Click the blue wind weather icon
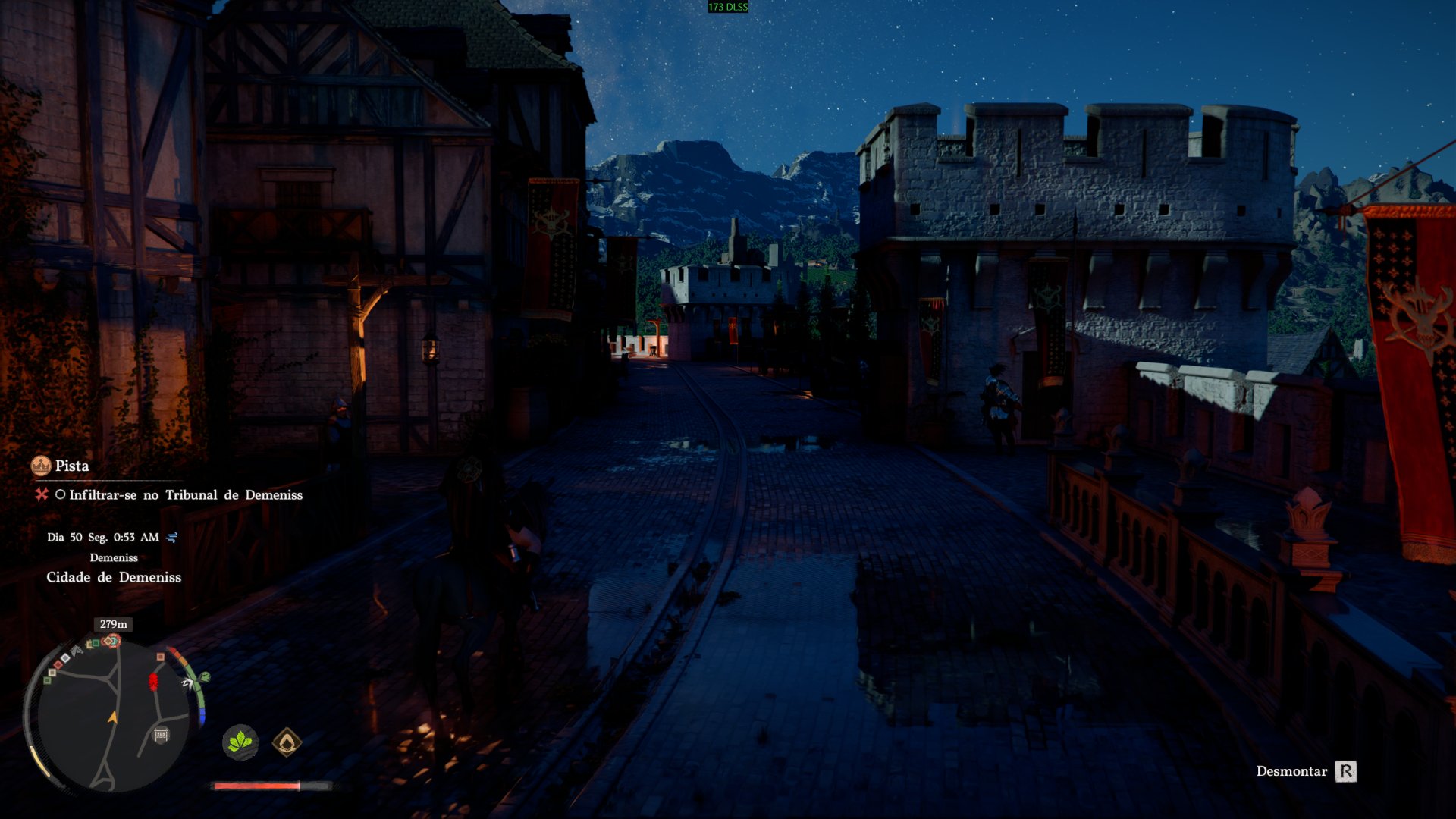The width and height of the screenshot is (1456, 819). pyautogui.click(x=172, y=537)
